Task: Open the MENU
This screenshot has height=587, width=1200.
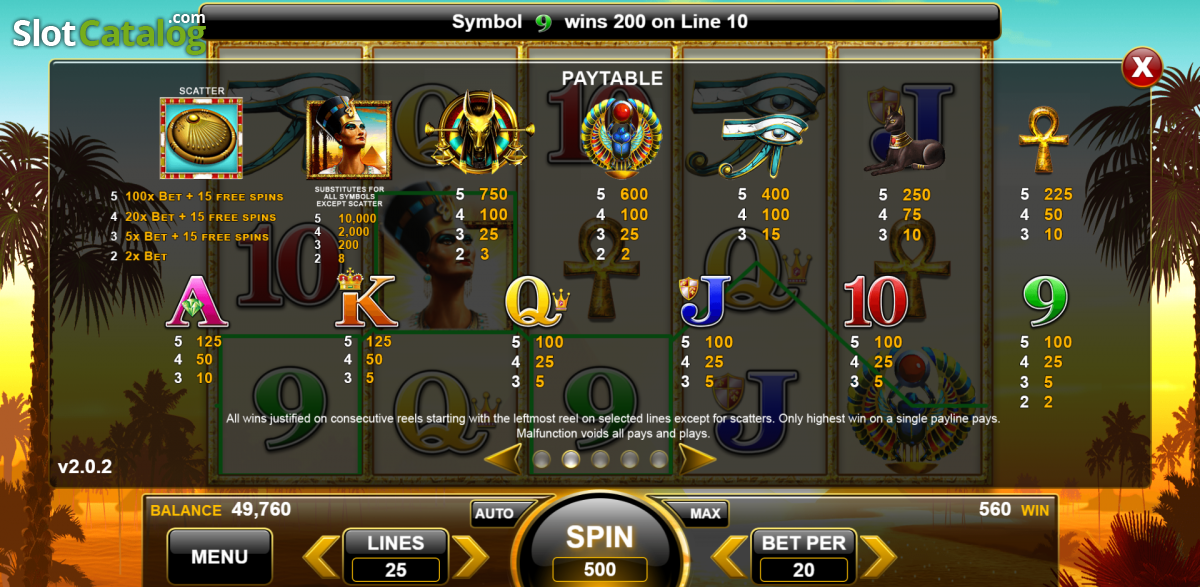Action: coord(219,556)
